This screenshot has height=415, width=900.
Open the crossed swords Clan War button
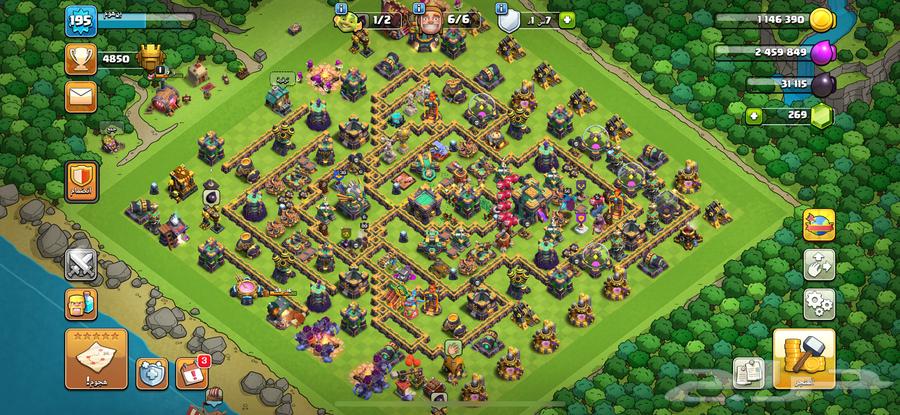[80, 264]
